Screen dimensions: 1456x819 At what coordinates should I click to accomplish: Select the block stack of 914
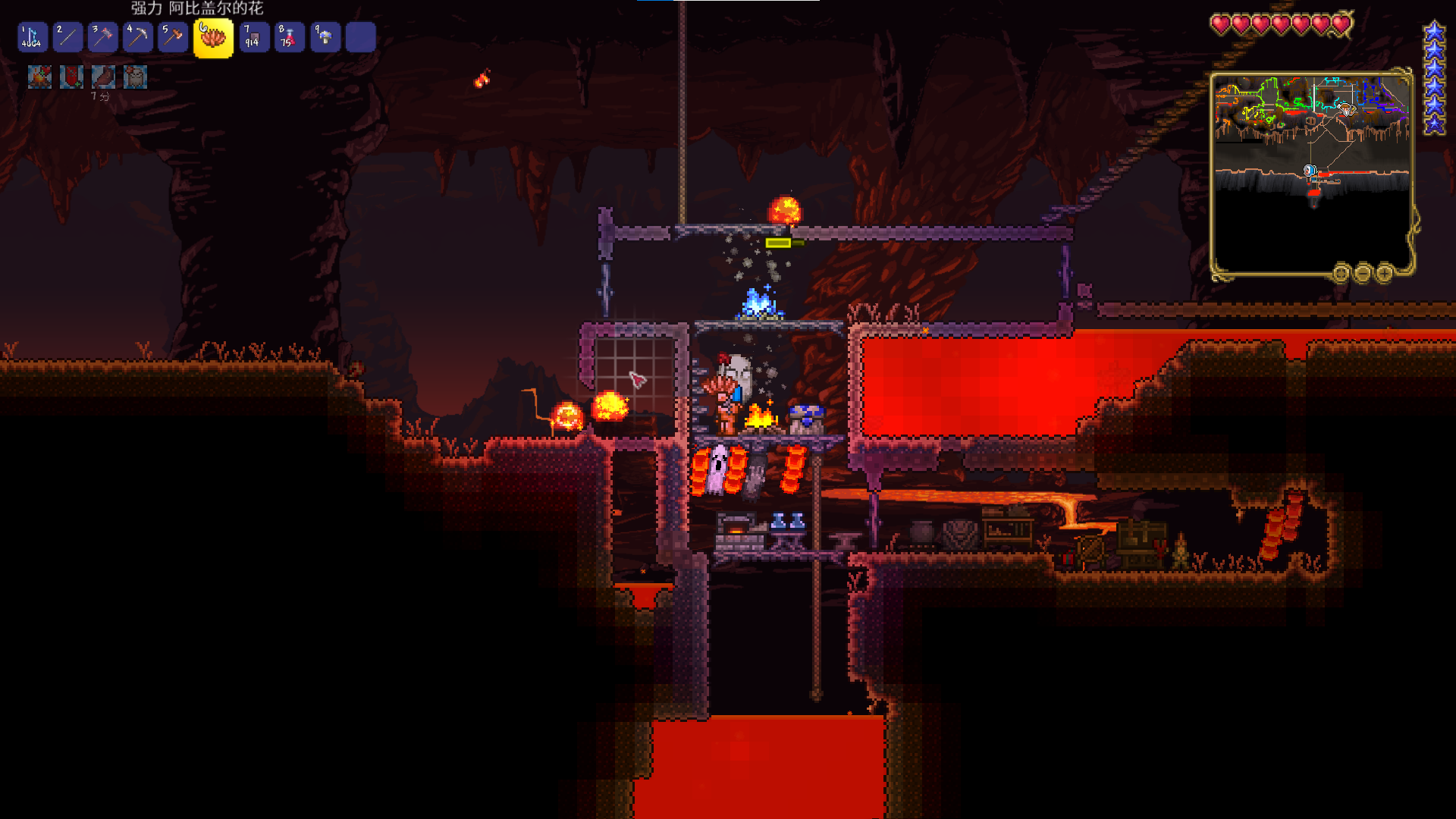pos(253,37)
